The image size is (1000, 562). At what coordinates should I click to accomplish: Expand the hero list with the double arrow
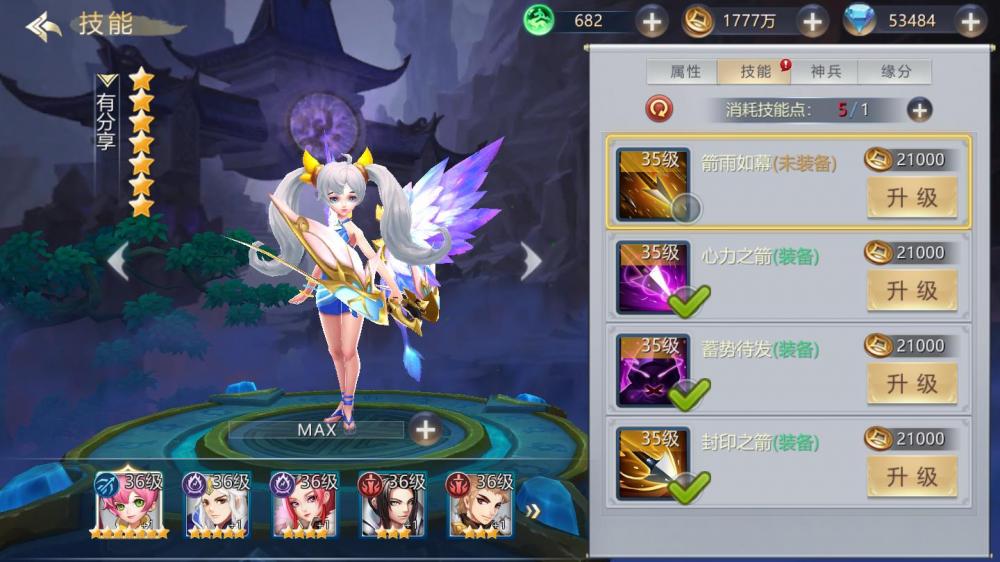pyautogui.click(x=533, y=511)
